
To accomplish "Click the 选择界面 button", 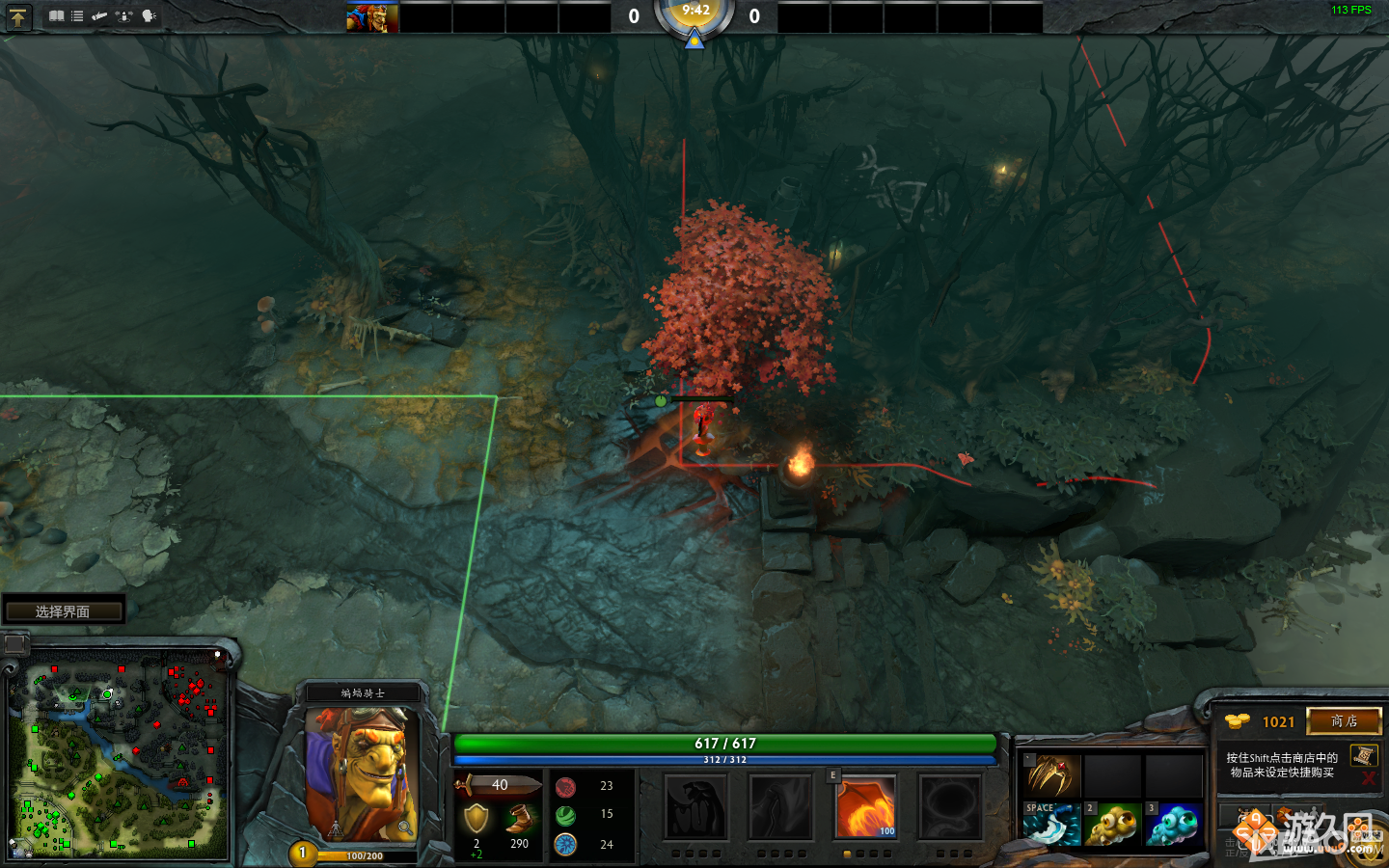I will (63, 609).
